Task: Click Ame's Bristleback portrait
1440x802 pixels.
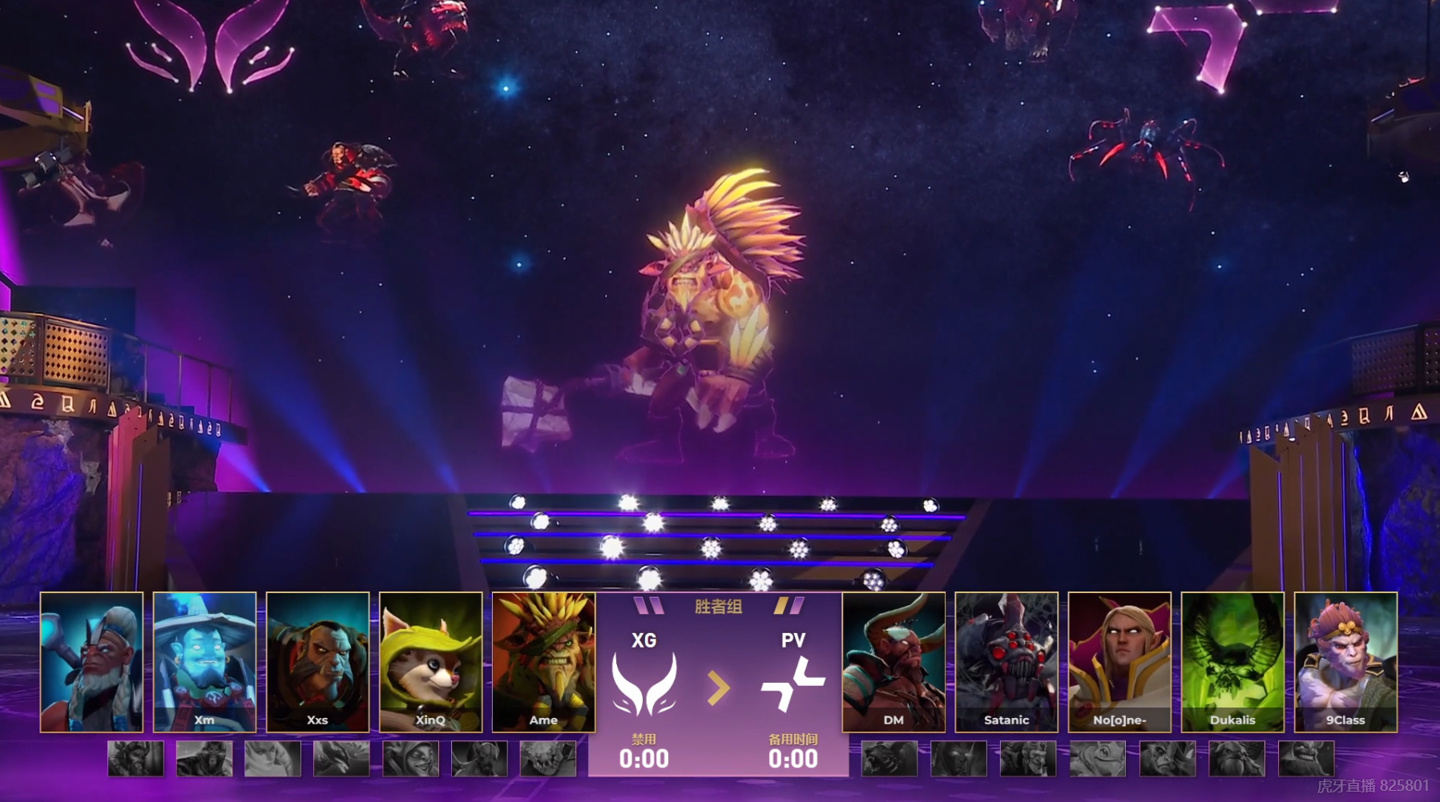Action: coord(544,661)
